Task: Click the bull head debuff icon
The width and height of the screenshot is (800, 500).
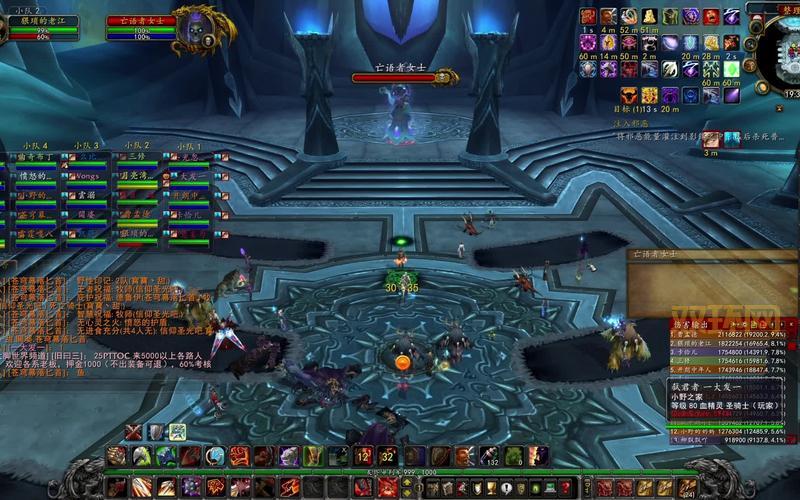Action: click(x=629, y=95)
